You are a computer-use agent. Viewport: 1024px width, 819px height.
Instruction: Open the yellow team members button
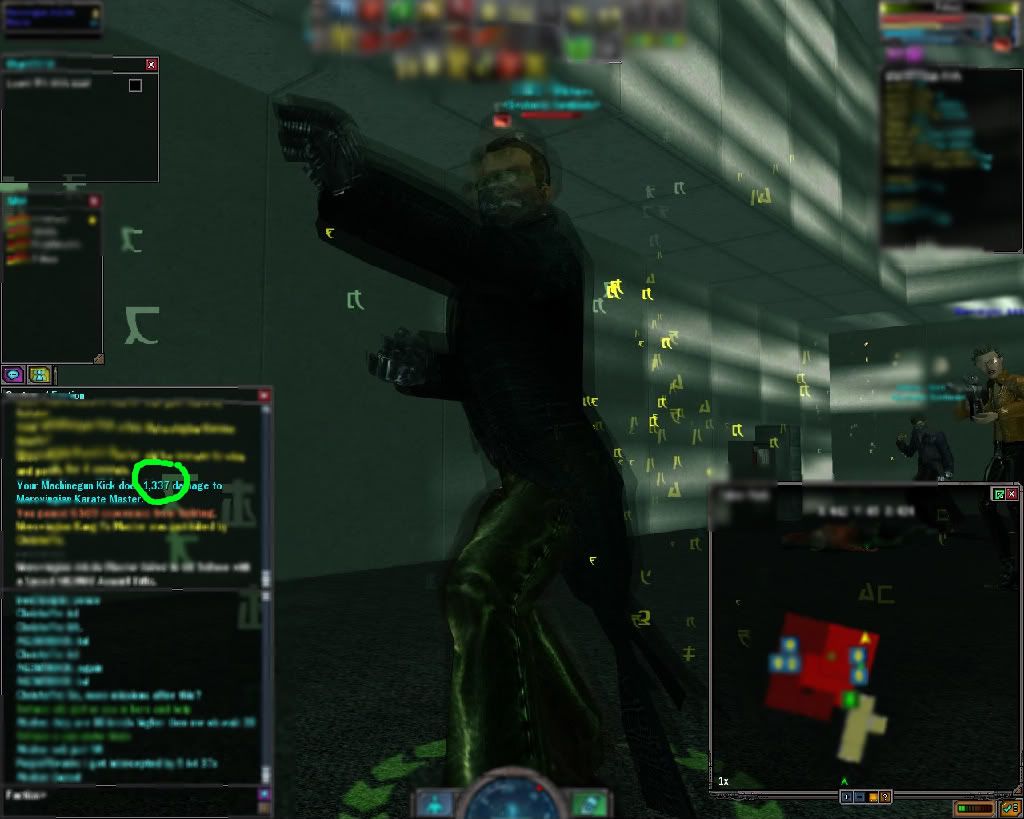pos(39,375)
